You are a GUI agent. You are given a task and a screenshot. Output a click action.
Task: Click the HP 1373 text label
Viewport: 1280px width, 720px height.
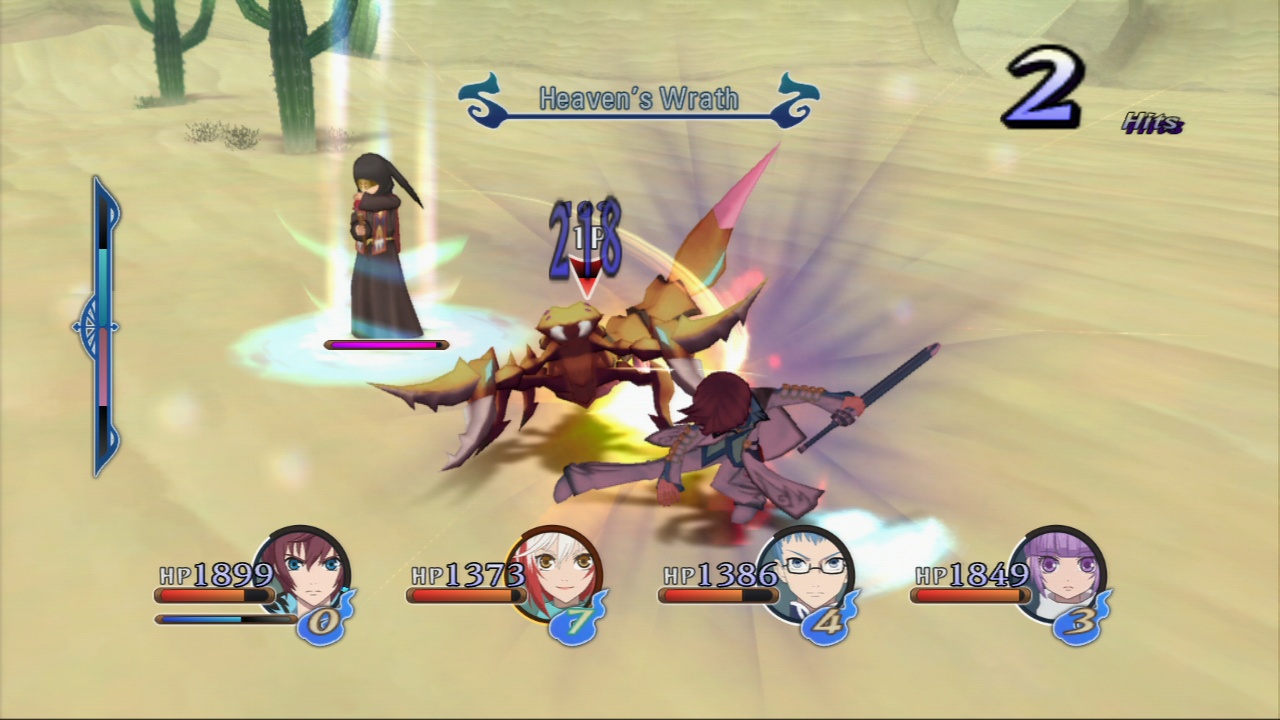click(x=467, y=576)
